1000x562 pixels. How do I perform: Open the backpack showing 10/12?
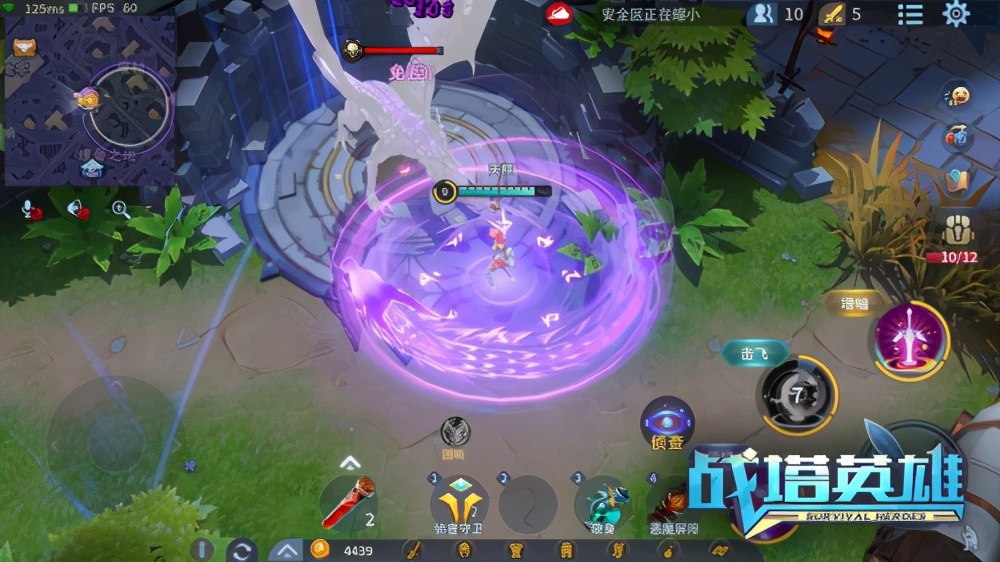pos(958,232)
